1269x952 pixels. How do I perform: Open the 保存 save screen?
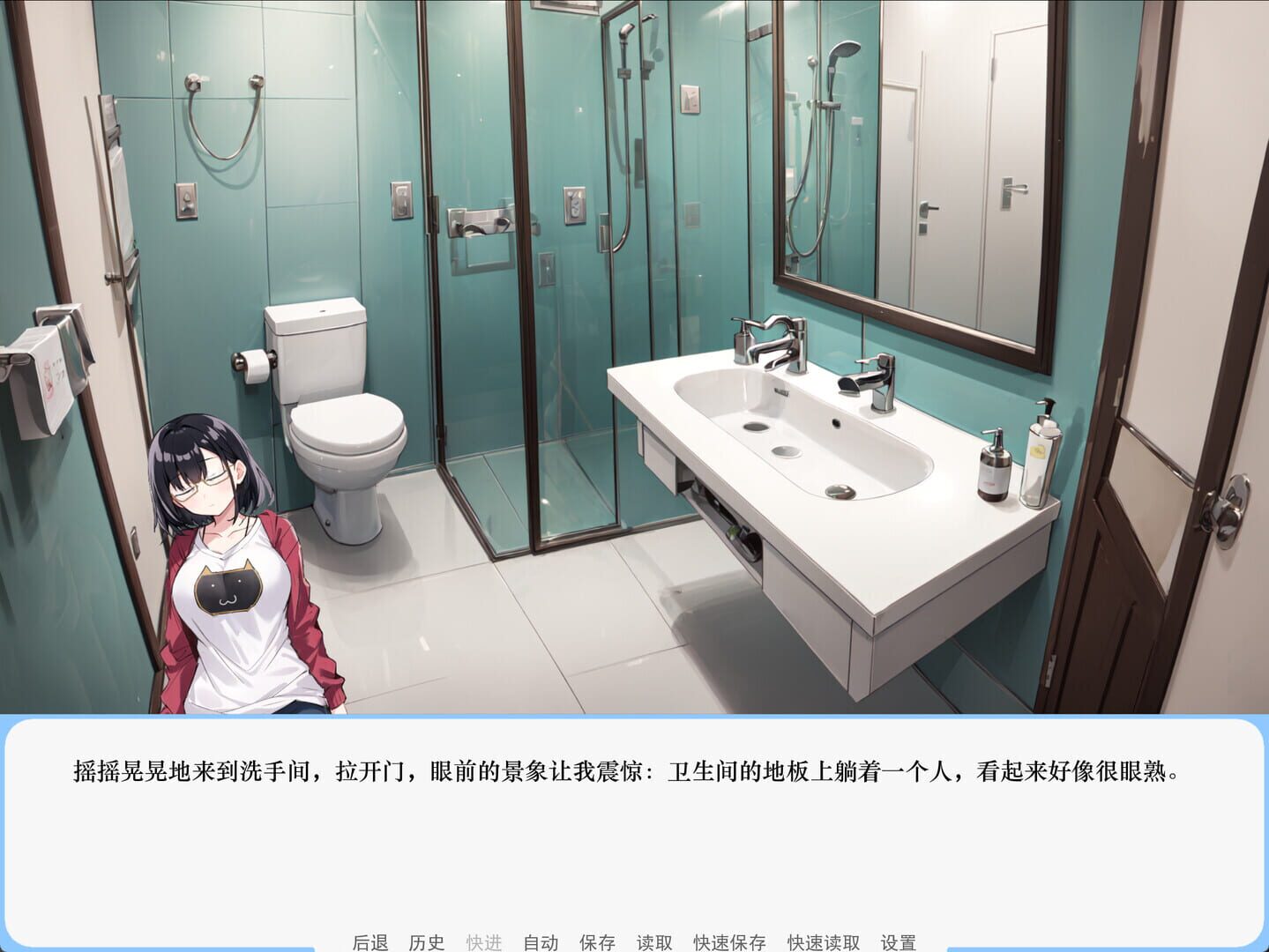pos(597,941)
